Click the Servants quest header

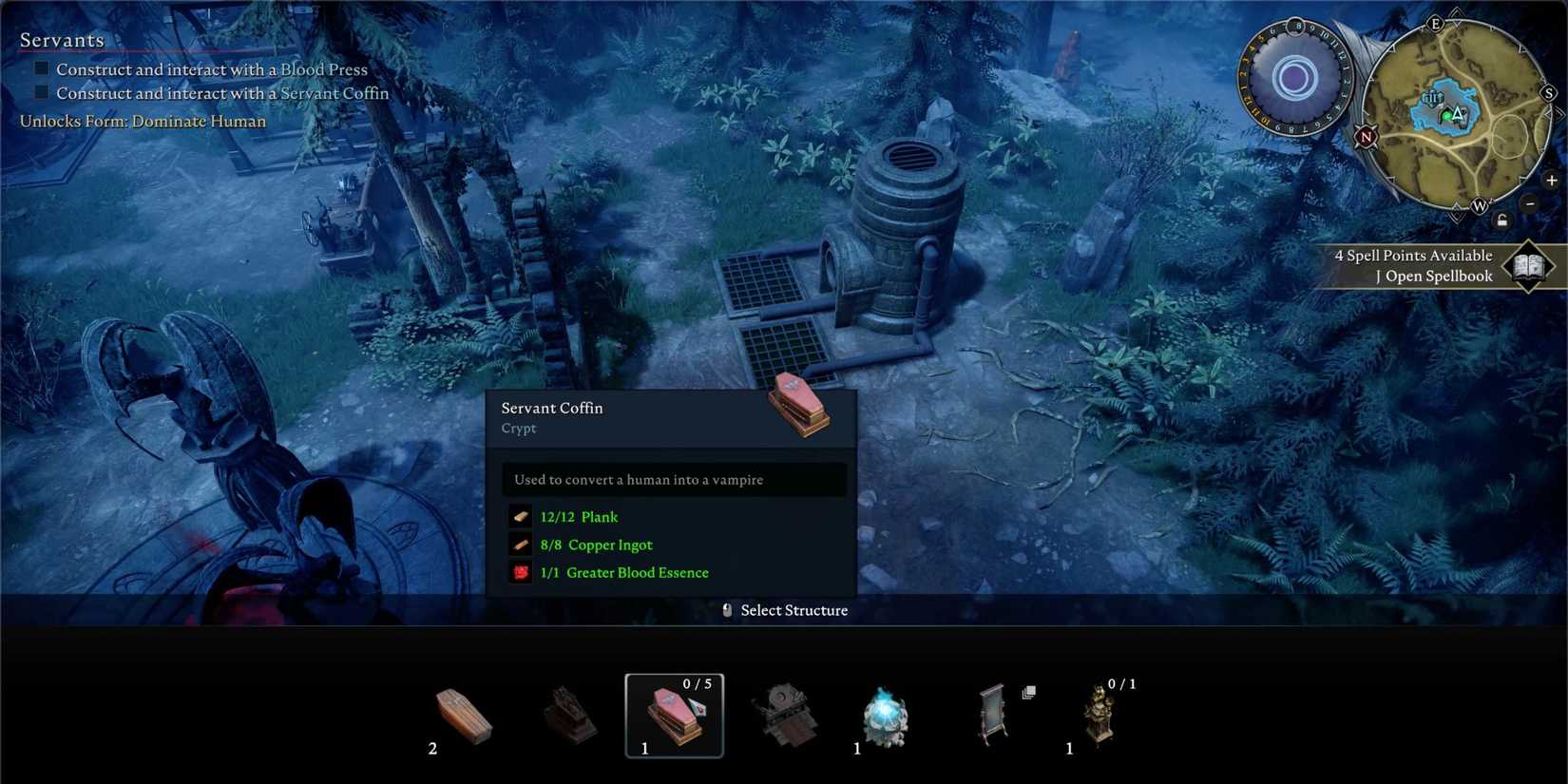[x=61, y=40]
